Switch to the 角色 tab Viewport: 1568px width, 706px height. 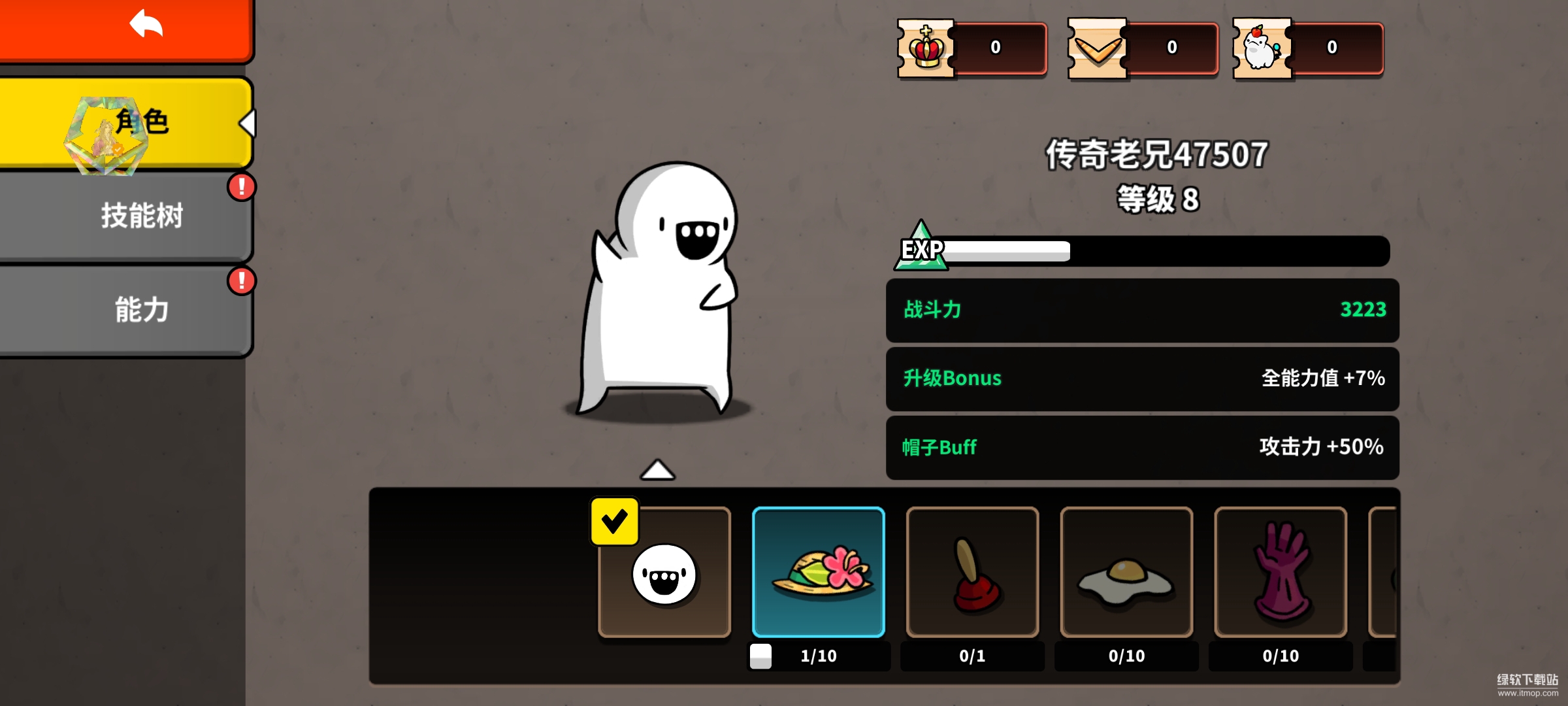[125, 123]
